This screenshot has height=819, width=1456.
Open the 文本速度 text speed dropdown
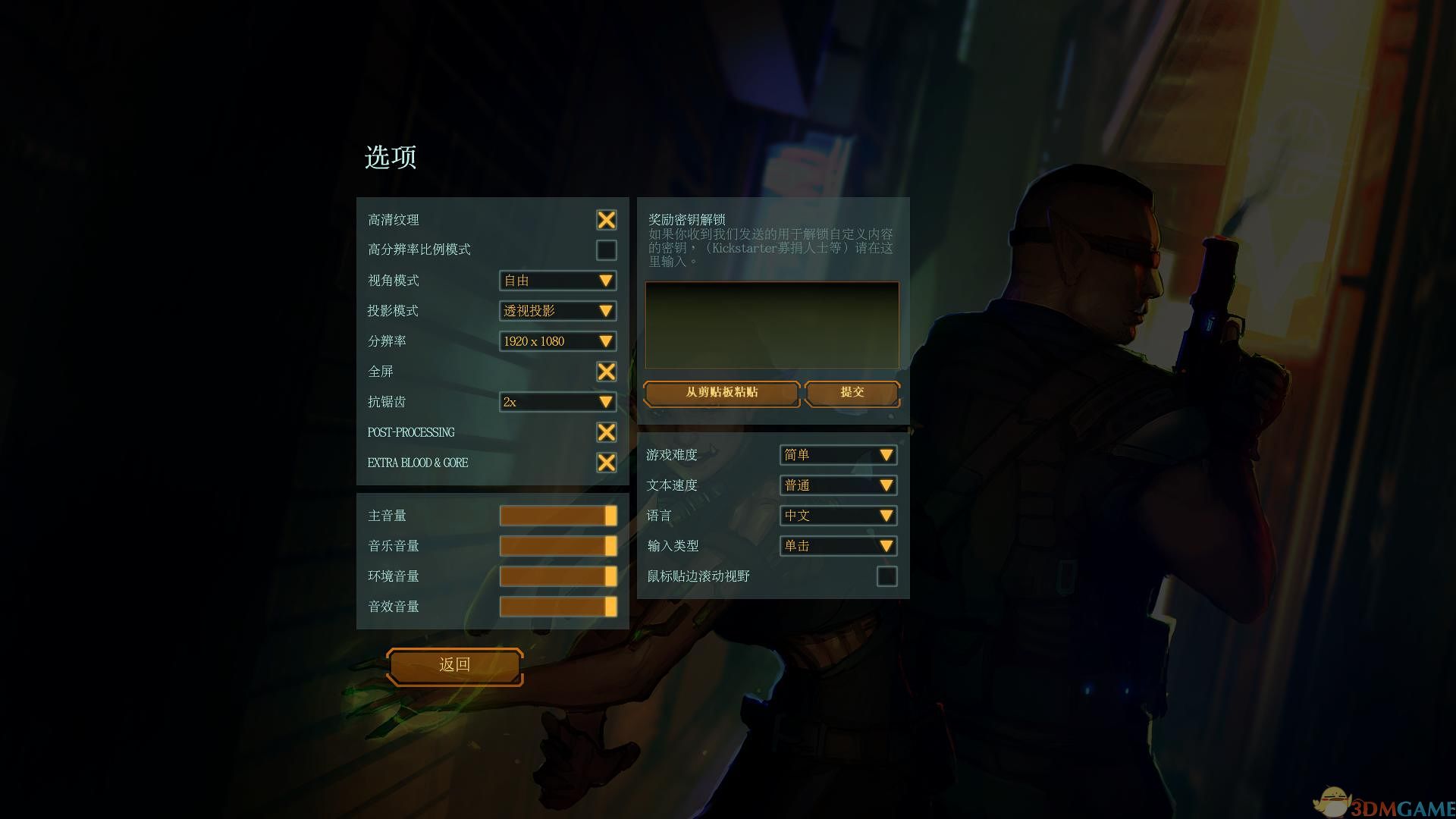click(838, 485)
